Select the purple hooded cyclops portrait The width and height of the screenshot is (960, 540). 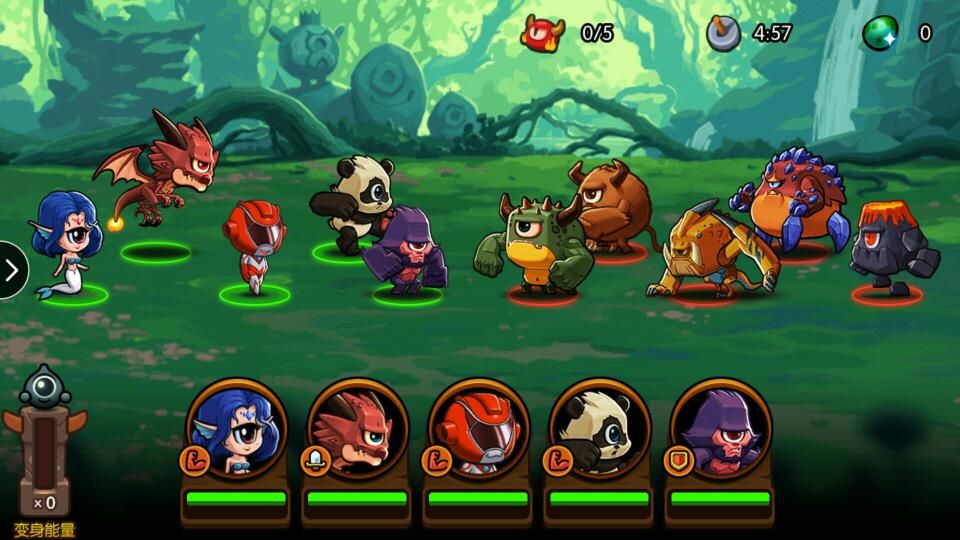(721, 430)
